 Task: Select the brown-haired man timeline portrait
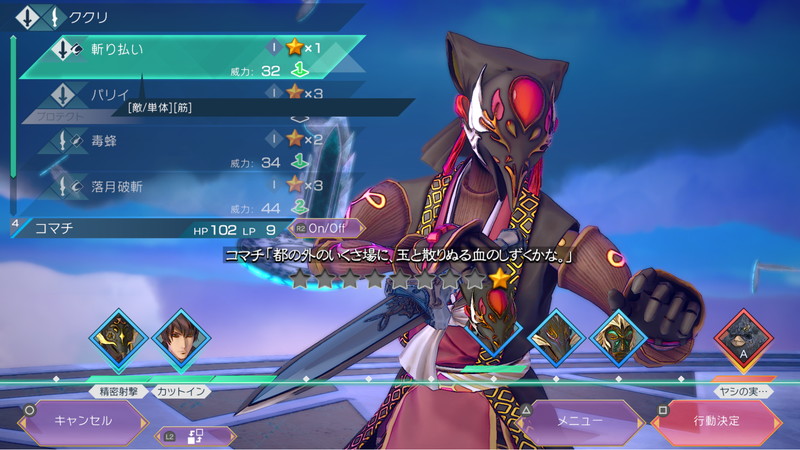pyautogui.click(x=181, y=341)
